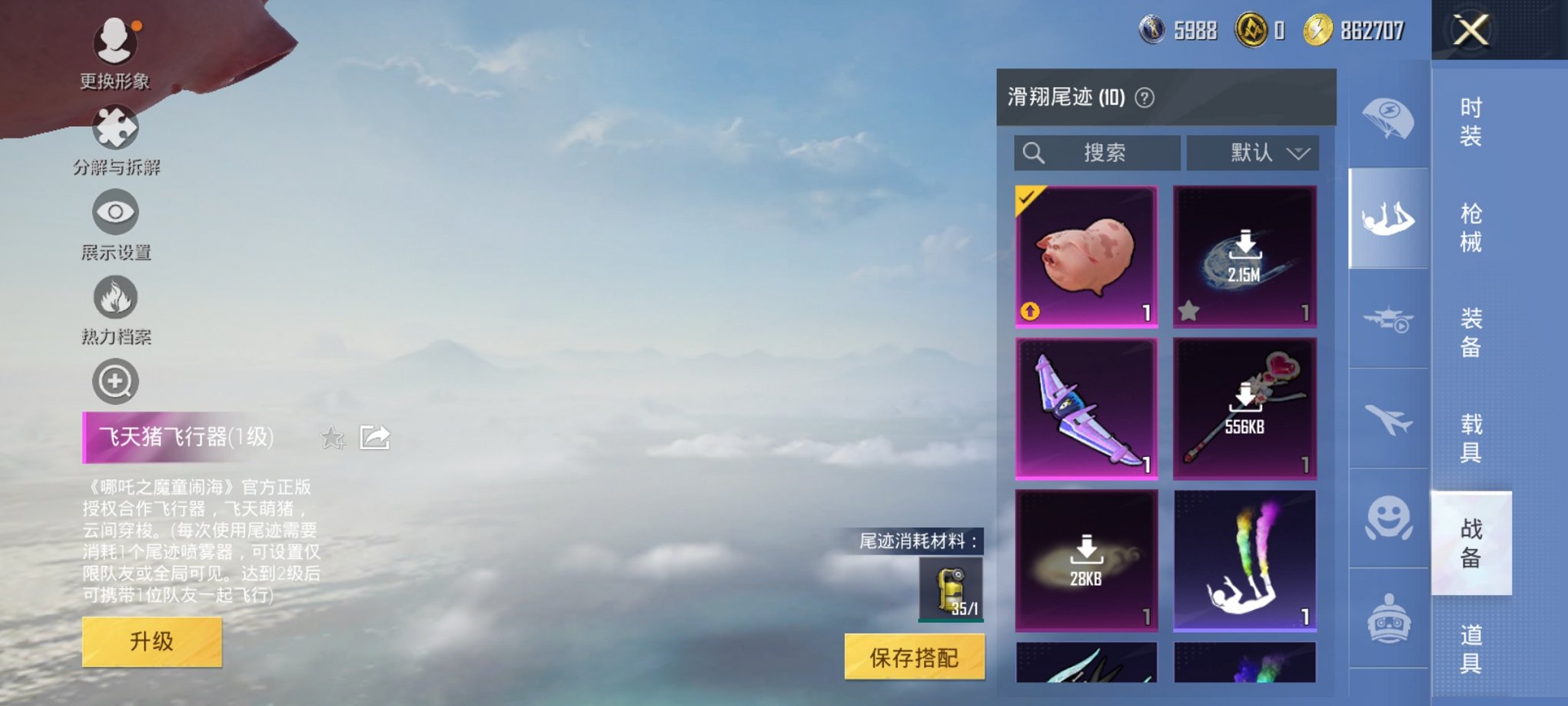Open the magnifier search icon in 滑翔尾迹 panel

[x=1034, y=152]
